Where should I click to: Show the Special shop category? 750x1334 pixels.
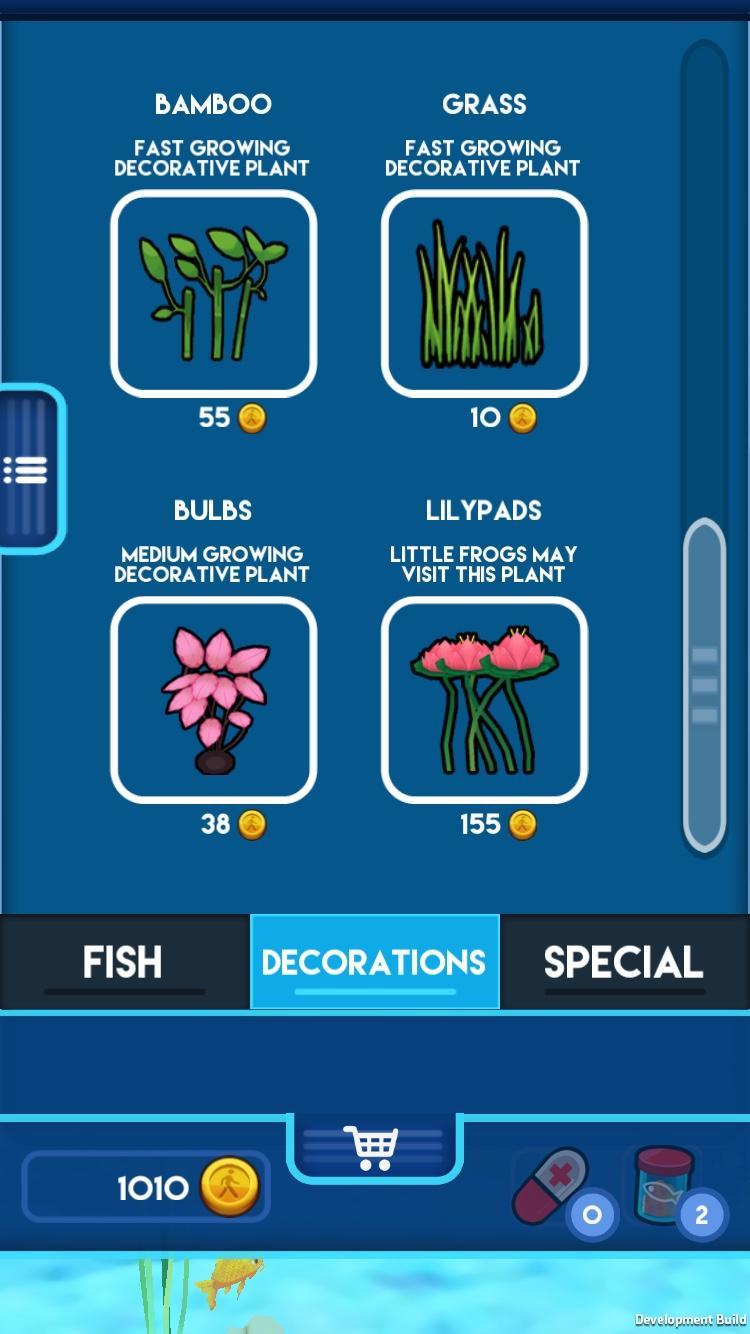[x=624, y=962]
